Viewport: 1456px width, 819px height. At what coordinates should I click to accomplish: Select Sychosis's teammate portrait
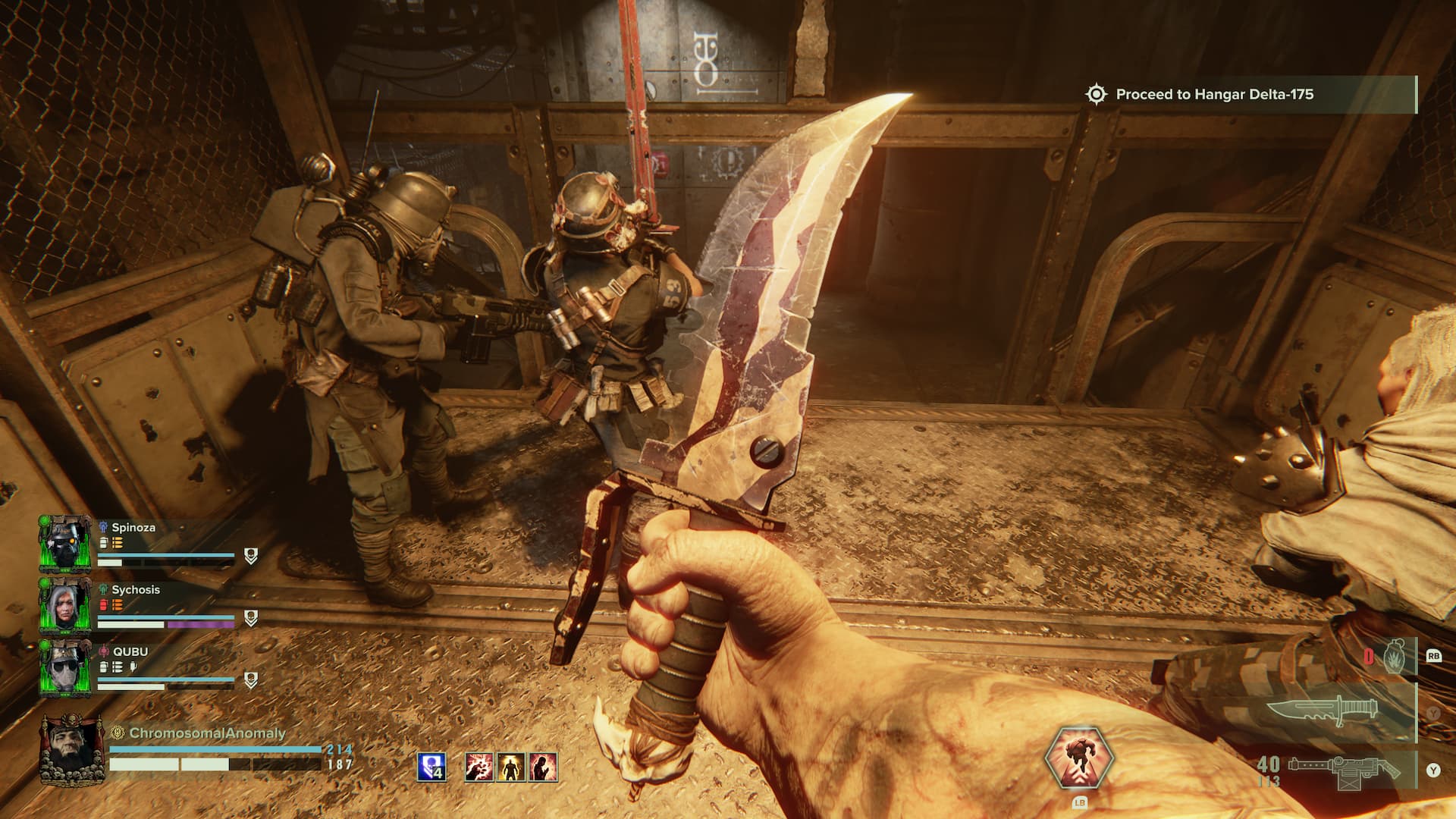(65, 605)
